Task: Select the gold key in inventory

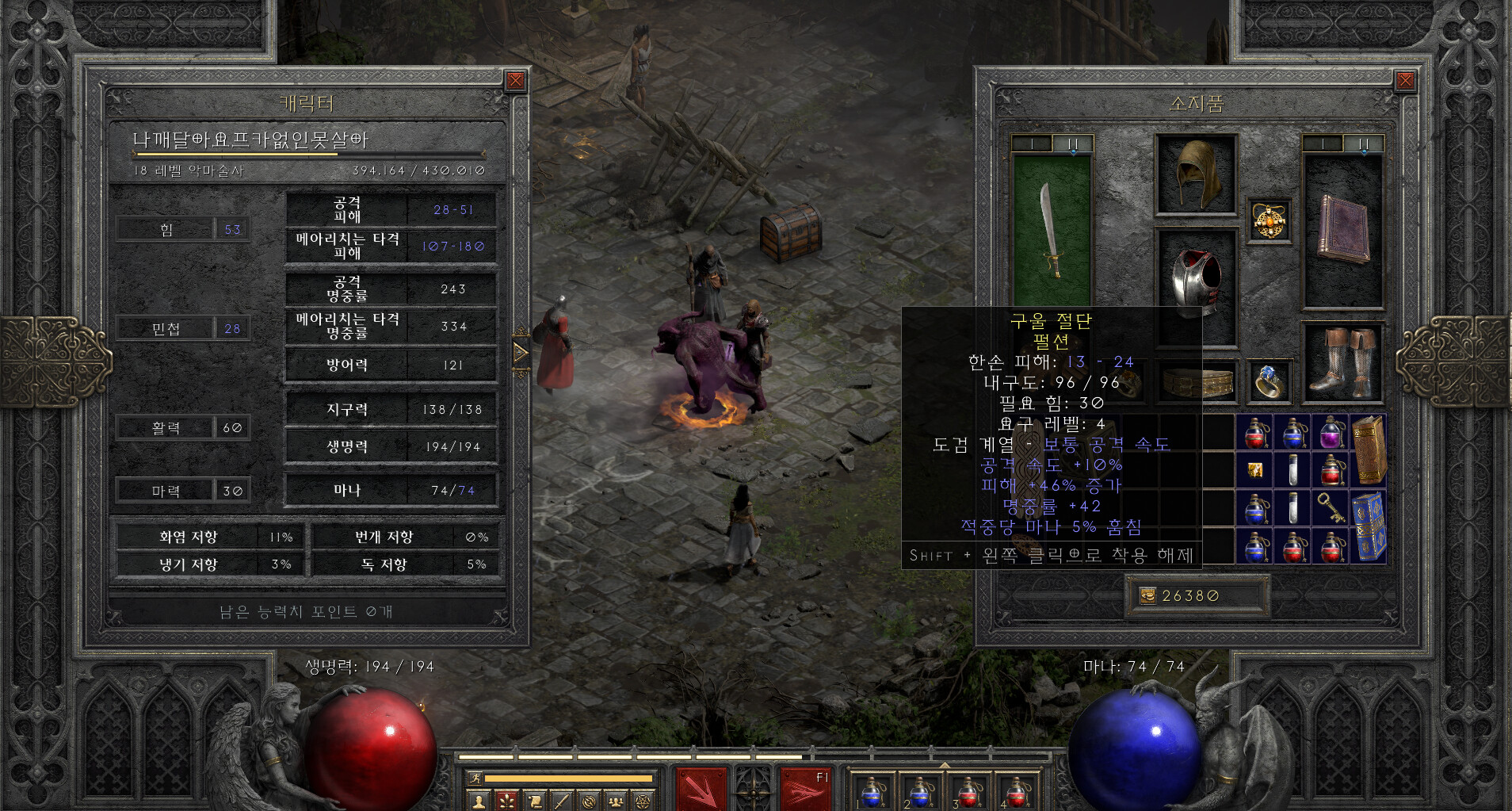Action: coord(1331,507)
